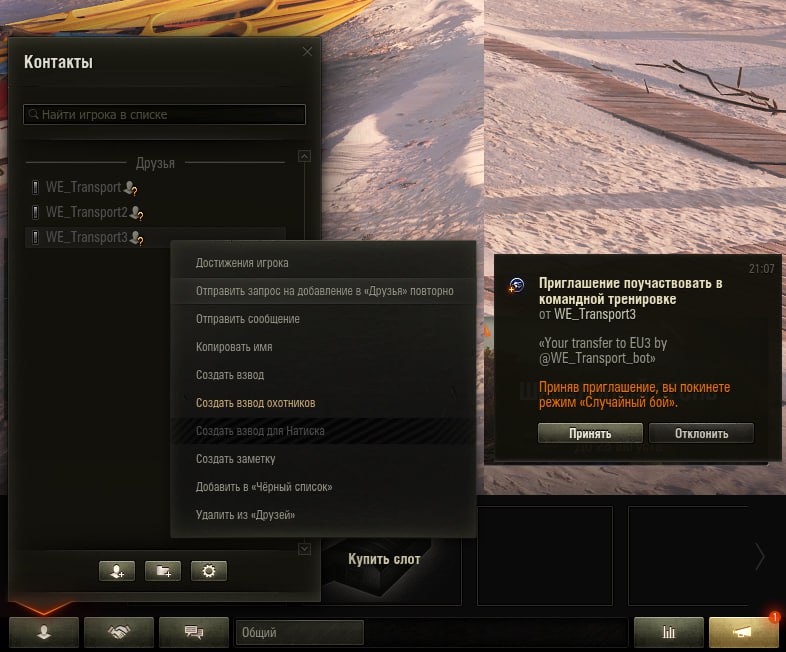The height and width of the screenshot is (652, 786).
Task: Resend the friend request to the player
Action: tap(324, 291)
